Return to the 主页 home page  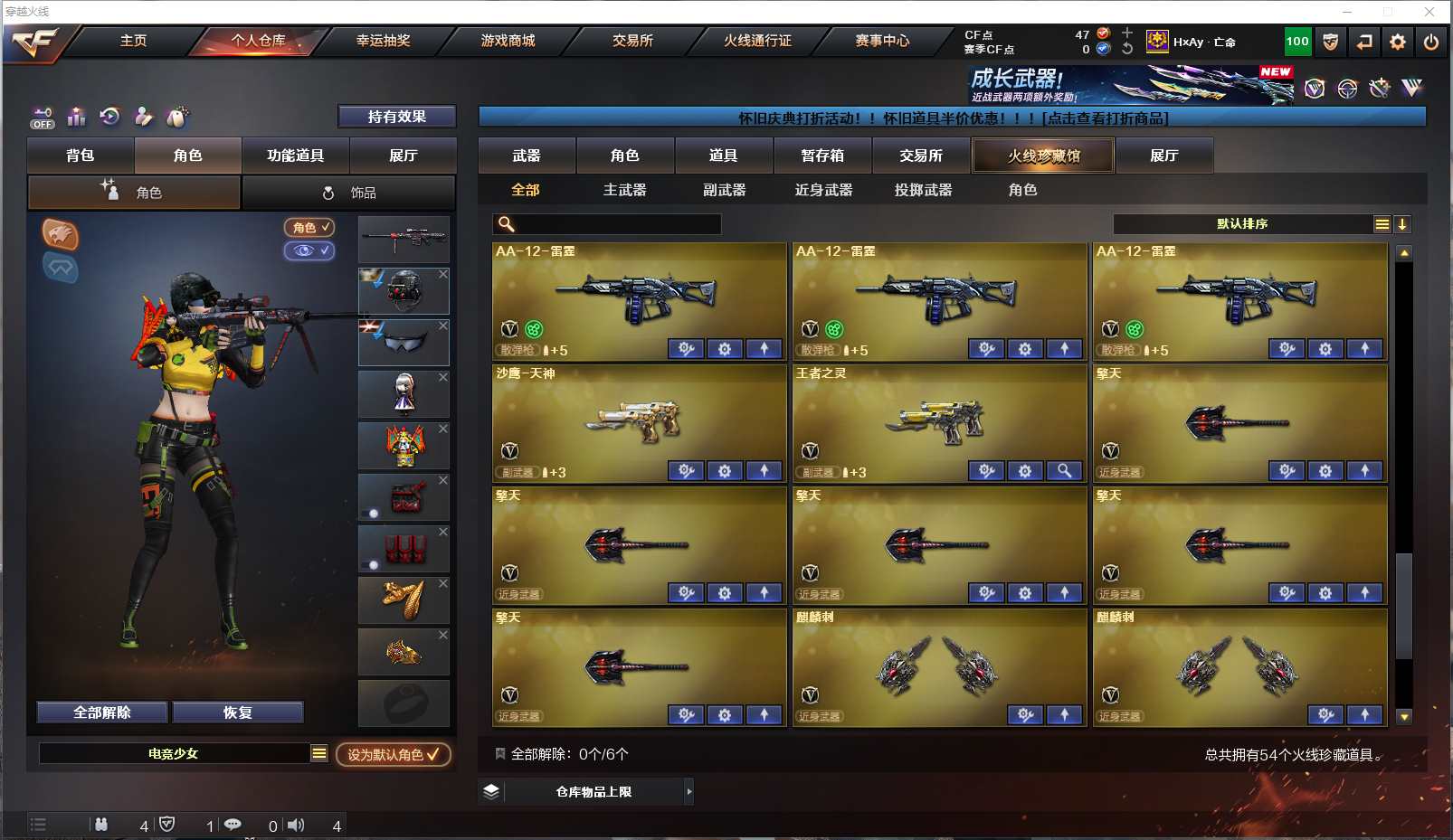click(x=133, y=41)
